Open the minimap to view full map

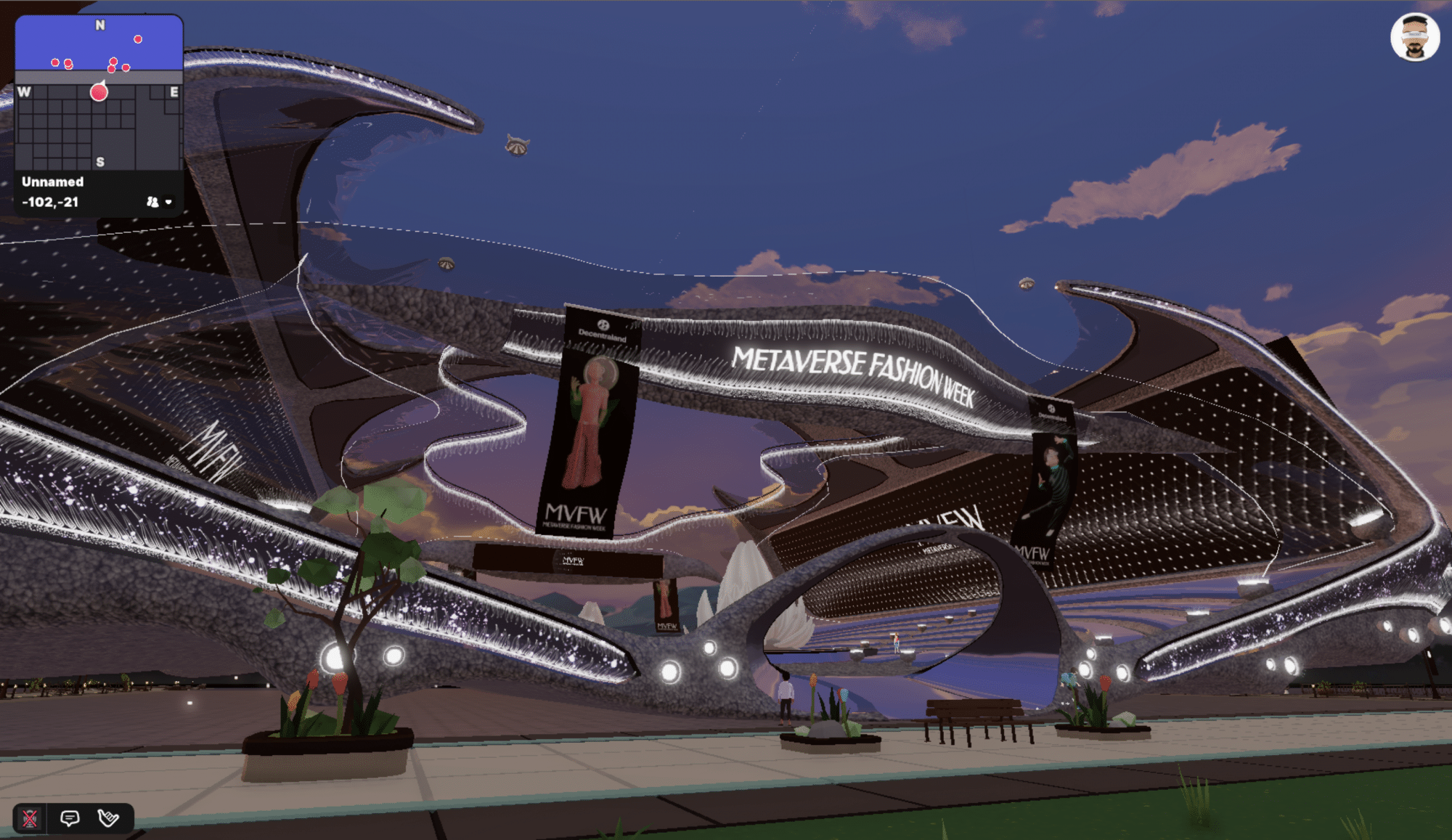[x=99, y=93]
